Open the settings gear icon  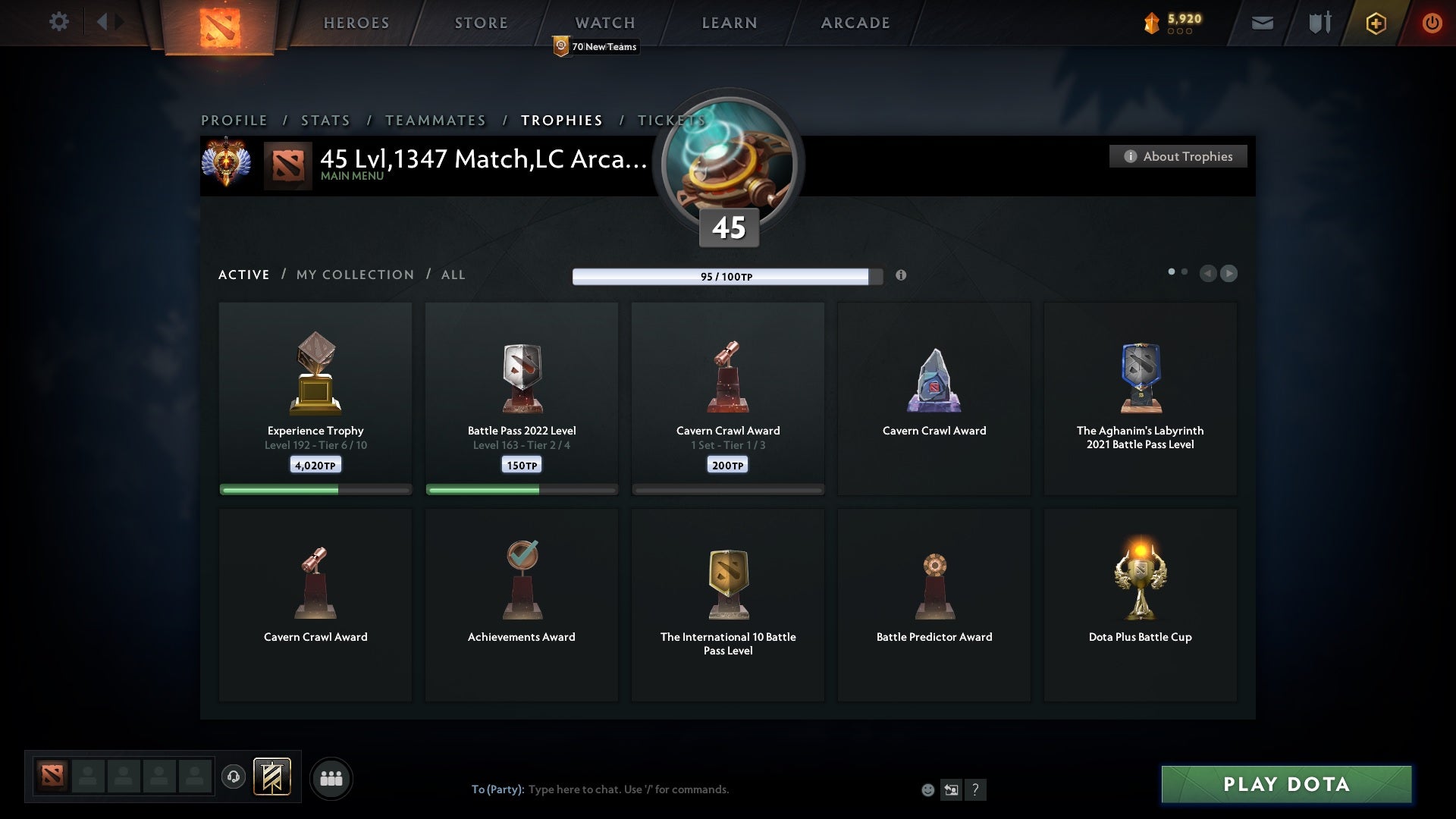coord(59,22)
